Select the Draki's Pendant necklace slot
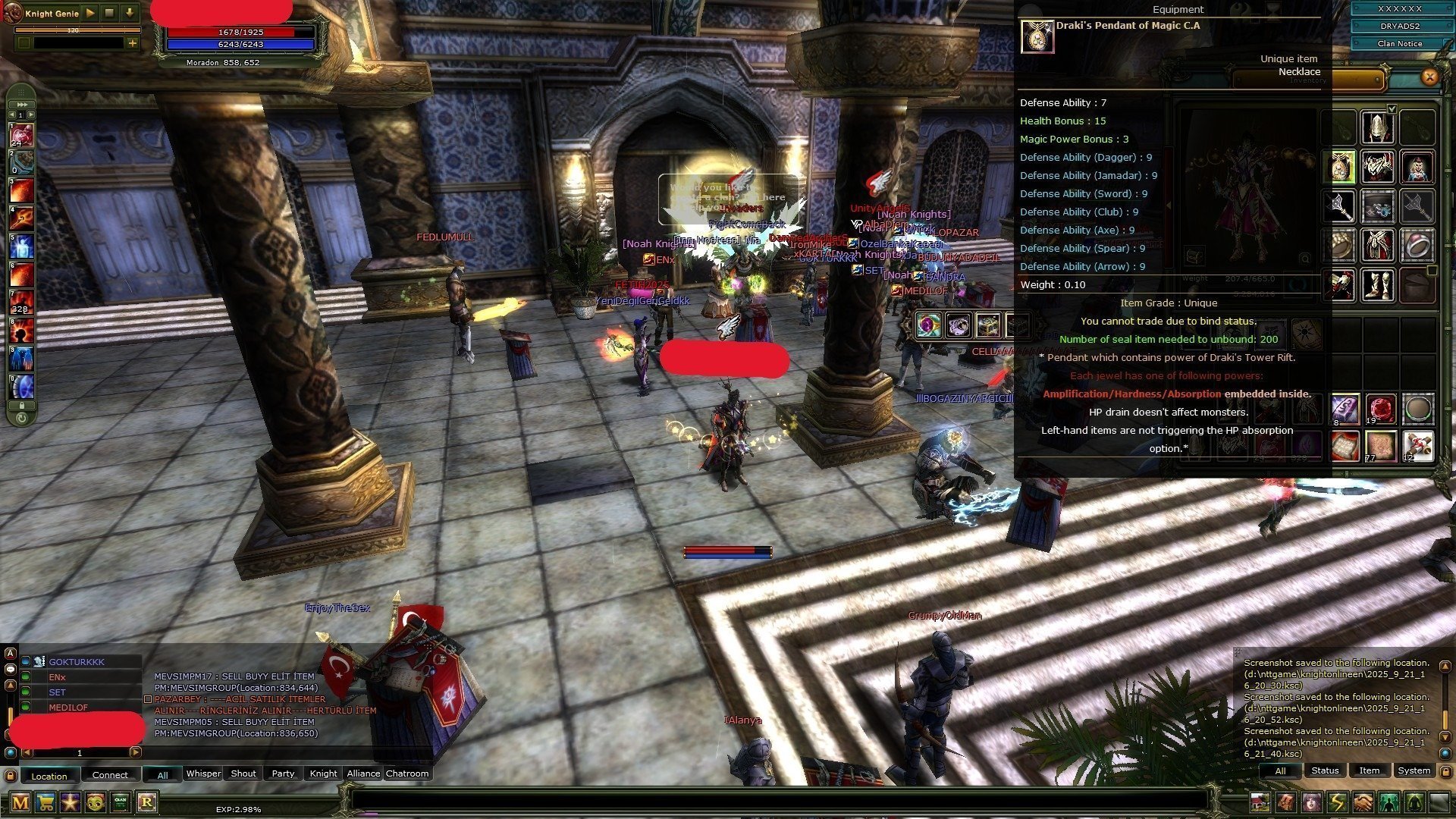This screenshot has width=1456, height=819. (x=1341, y=167)
